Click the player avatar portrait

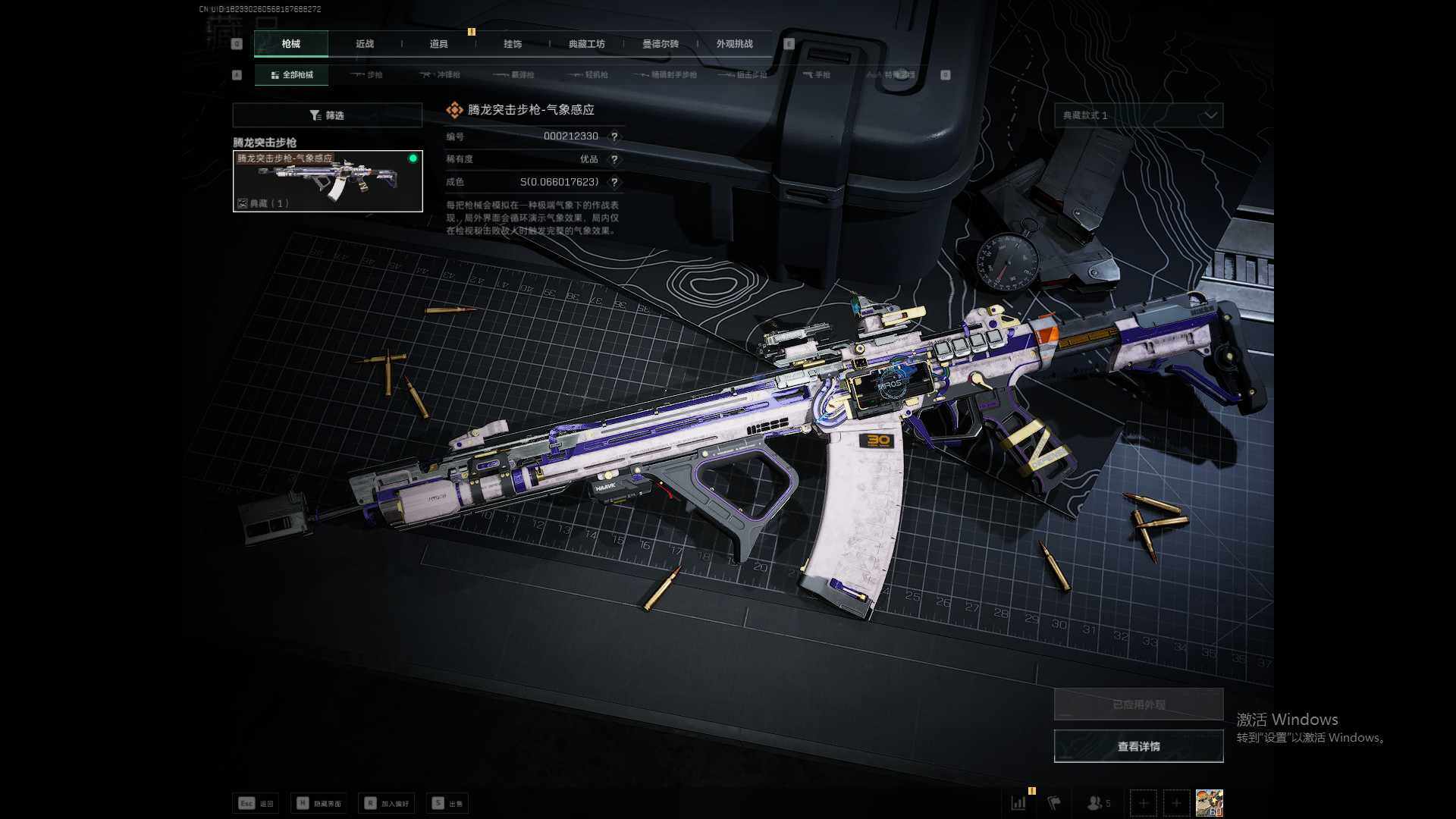click(1209, 802)
